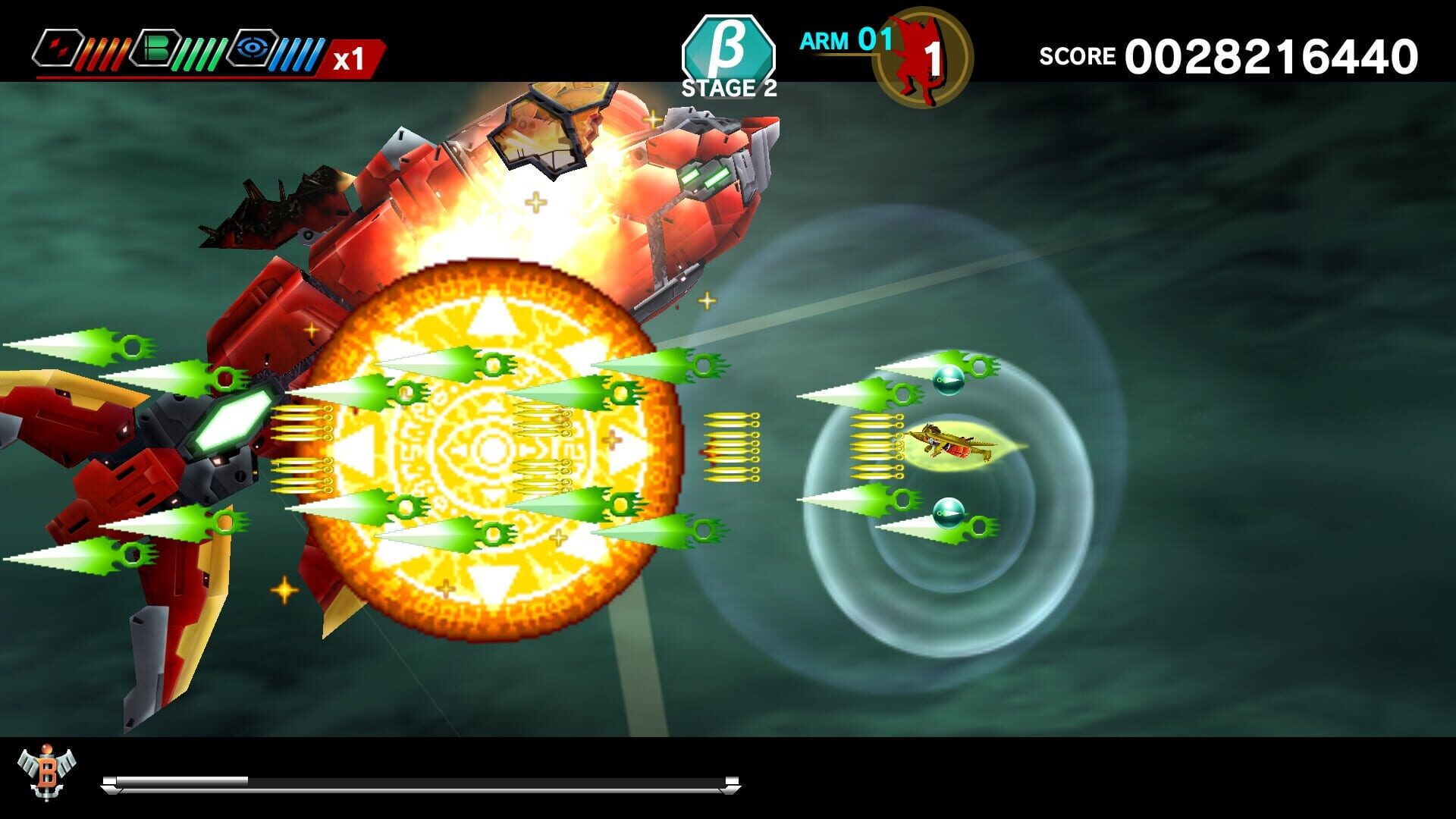The height and width of the screenshot is (819, 1456).
Task: Click the teal β stage hexagon emblem
Action: [x=728, y=47]
